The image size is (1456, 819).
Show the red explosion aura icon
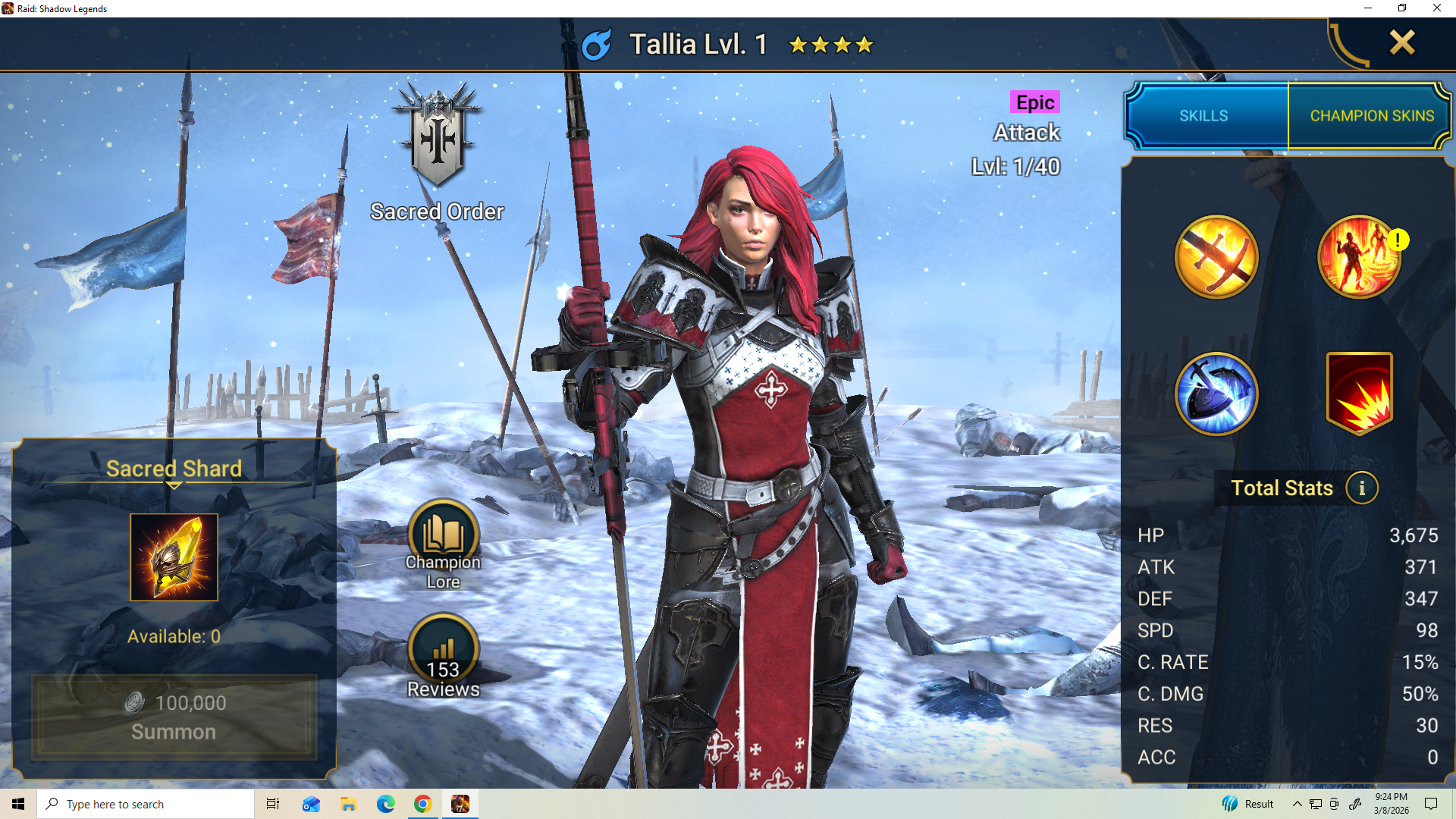tap(1359, 394)
